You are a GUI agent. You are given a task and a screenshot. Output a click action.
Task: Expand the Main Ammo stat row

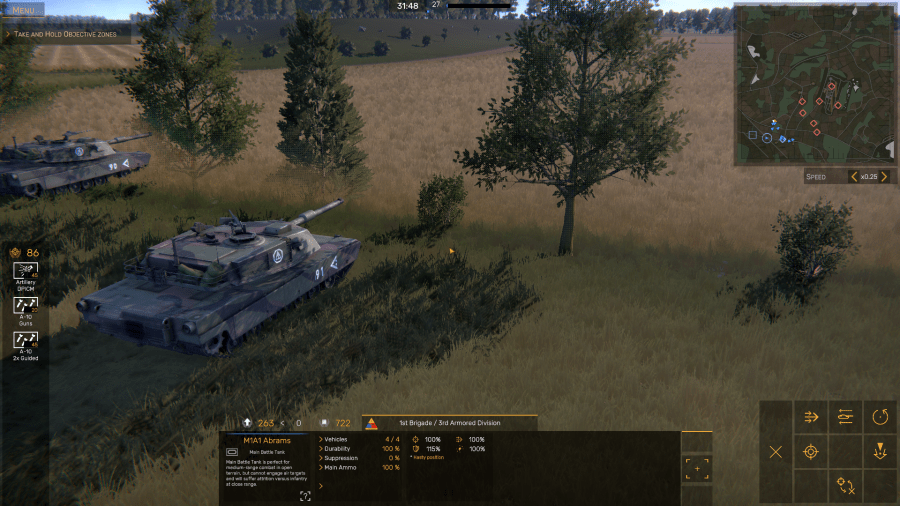pyautogui.click(x=322, y=467)
